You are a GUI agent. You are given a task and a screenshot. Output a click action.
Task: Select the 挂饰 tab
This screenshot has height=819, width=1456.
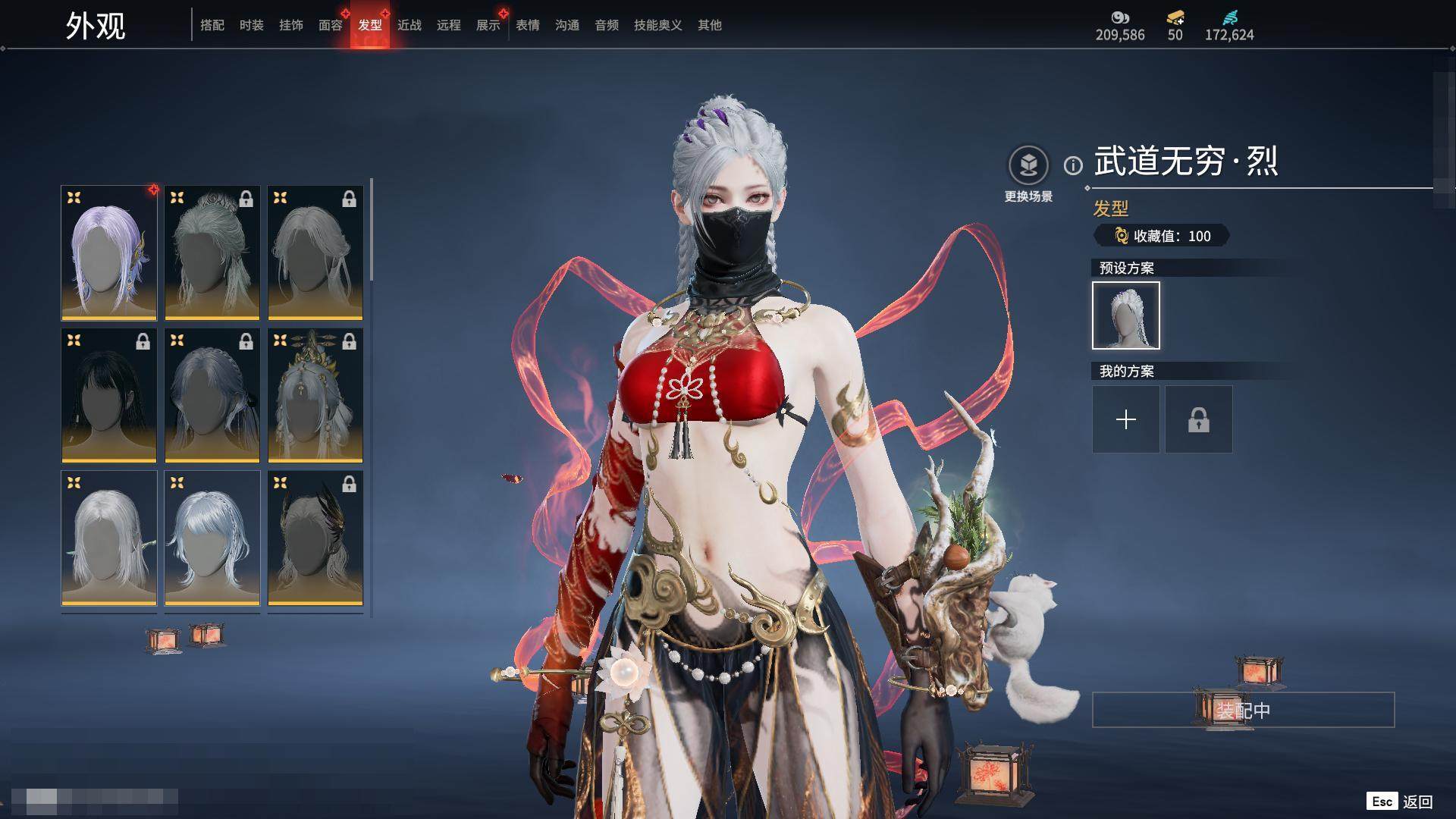point(290,25)
